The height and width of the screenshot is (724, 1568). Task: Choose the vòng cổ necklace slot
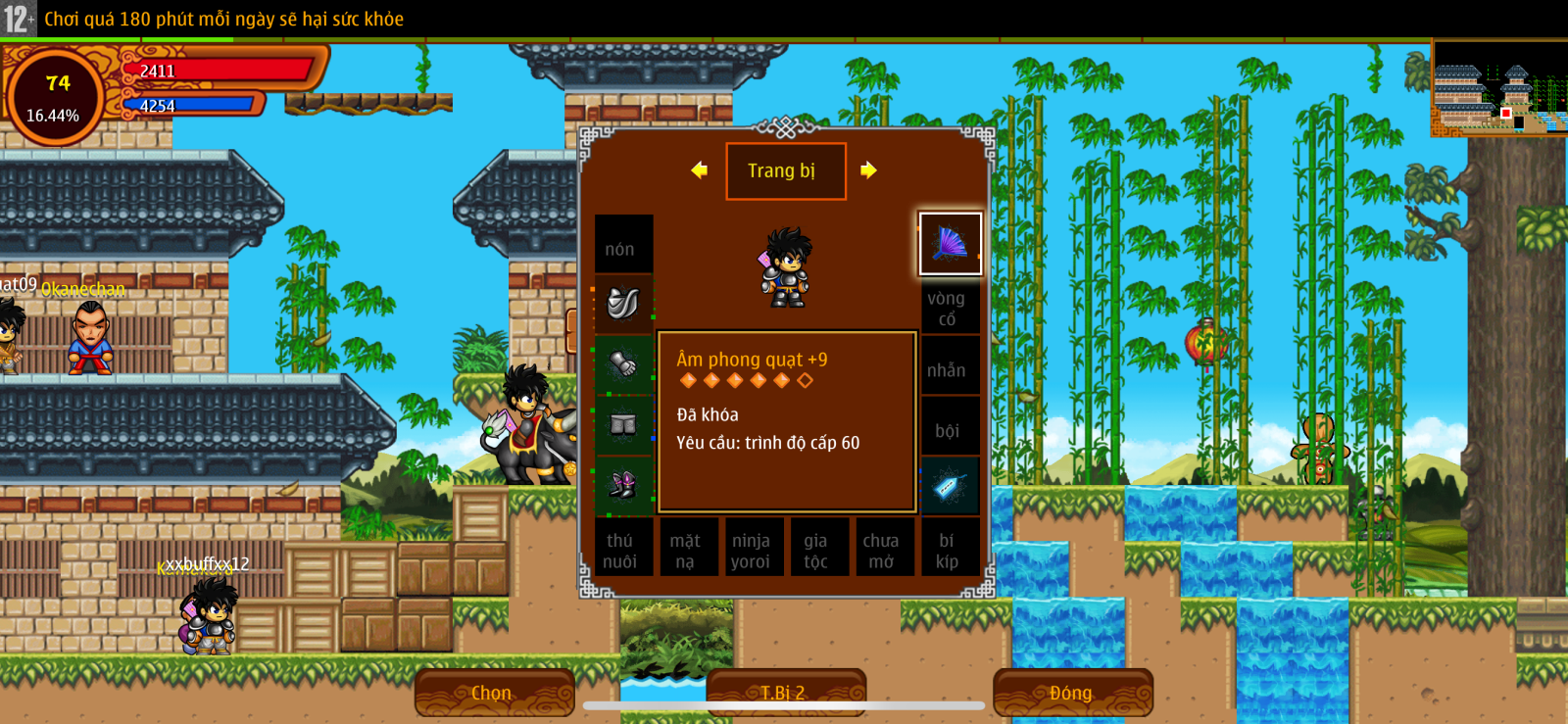pos(948,308)
